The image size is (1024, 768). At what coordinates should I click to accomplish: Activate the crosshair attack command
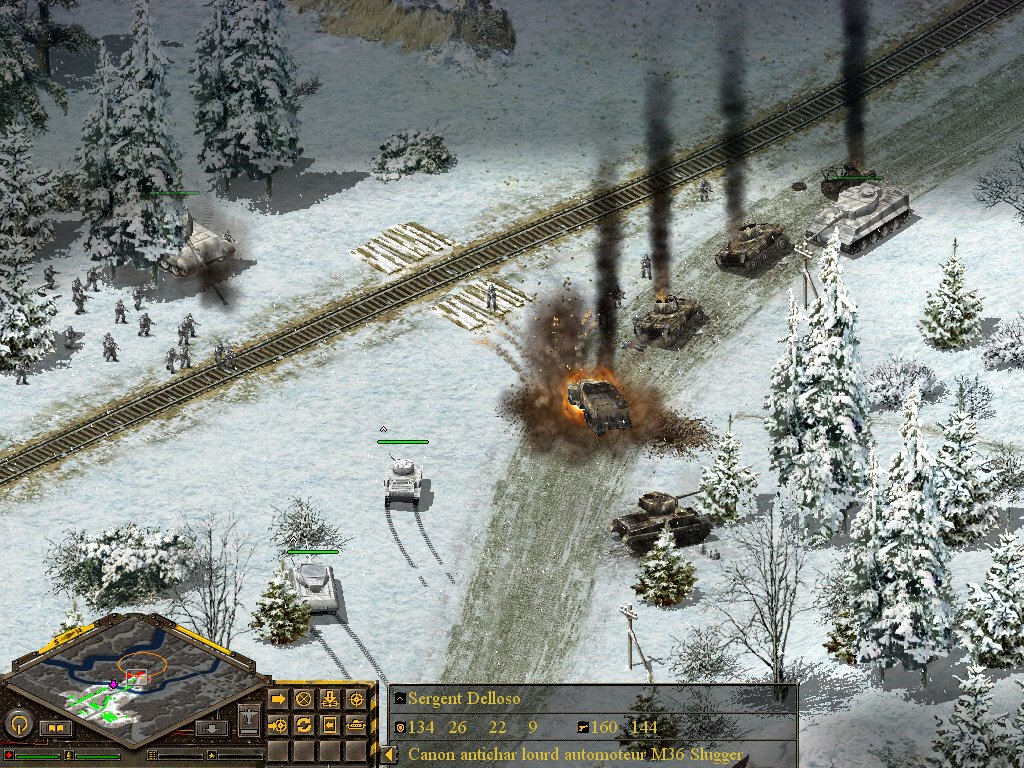[355, 698]
